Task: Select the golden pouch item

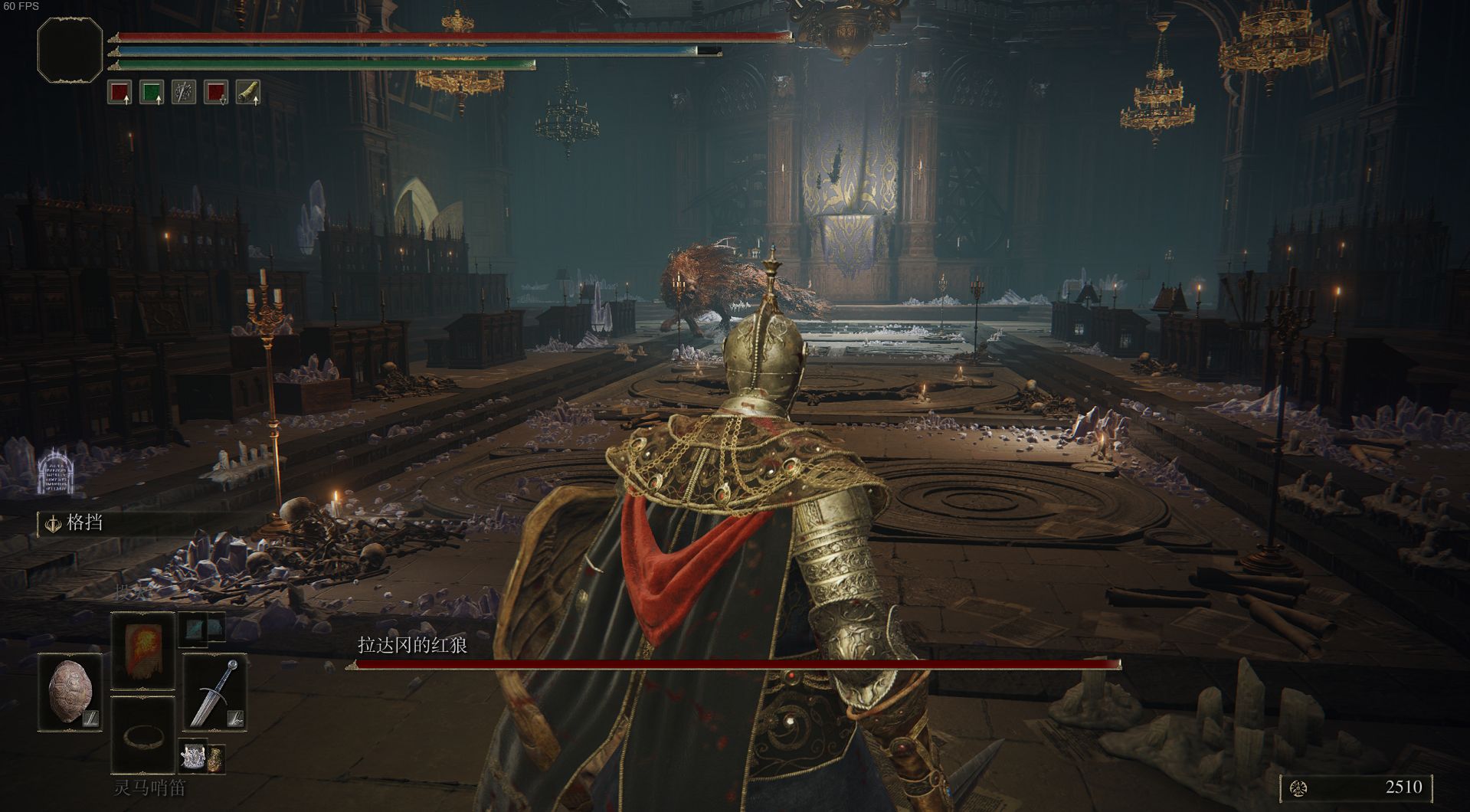Action: 216,757
